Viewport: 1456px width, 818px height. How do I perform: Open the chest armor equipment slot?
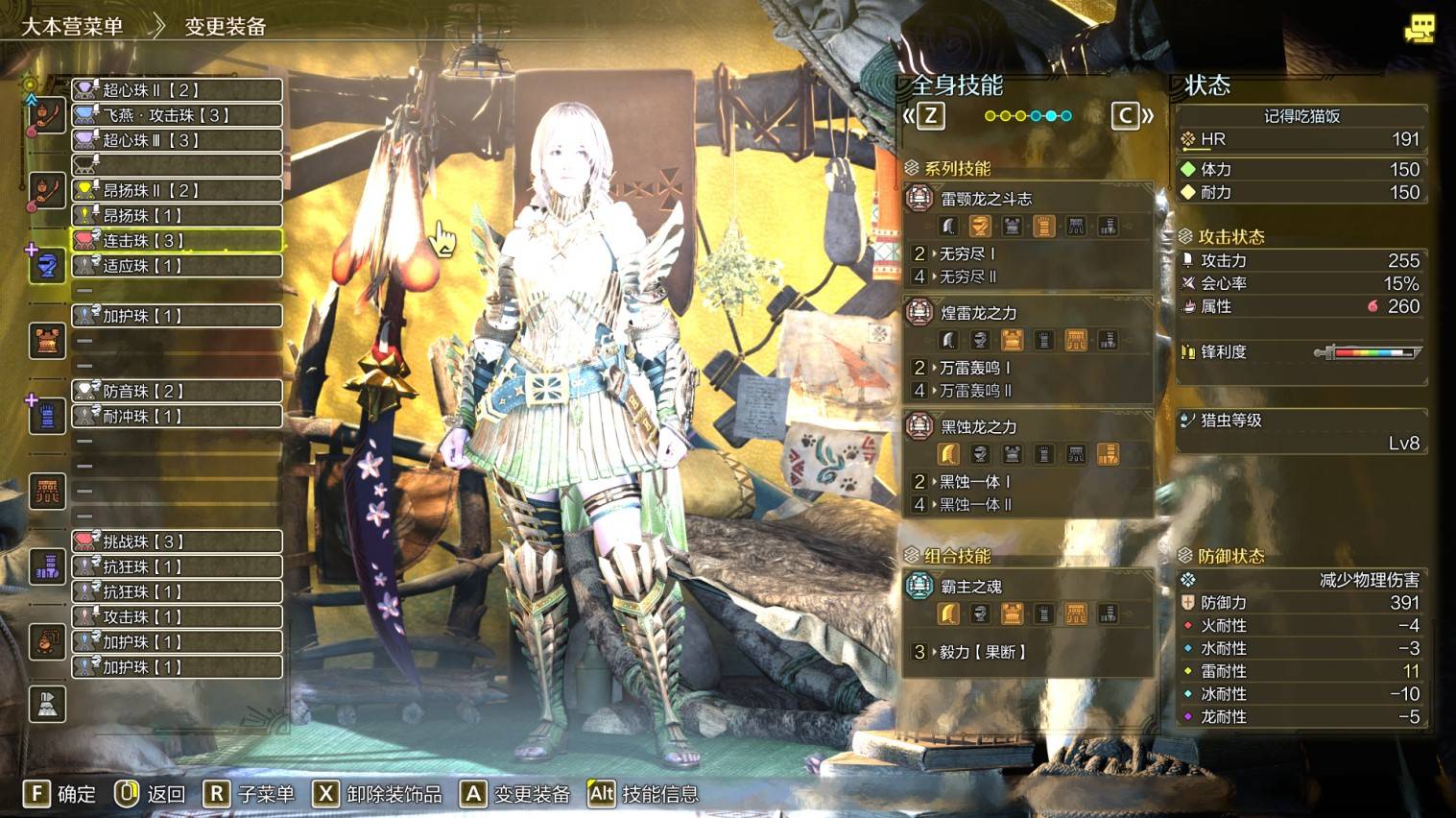point(47,340)
